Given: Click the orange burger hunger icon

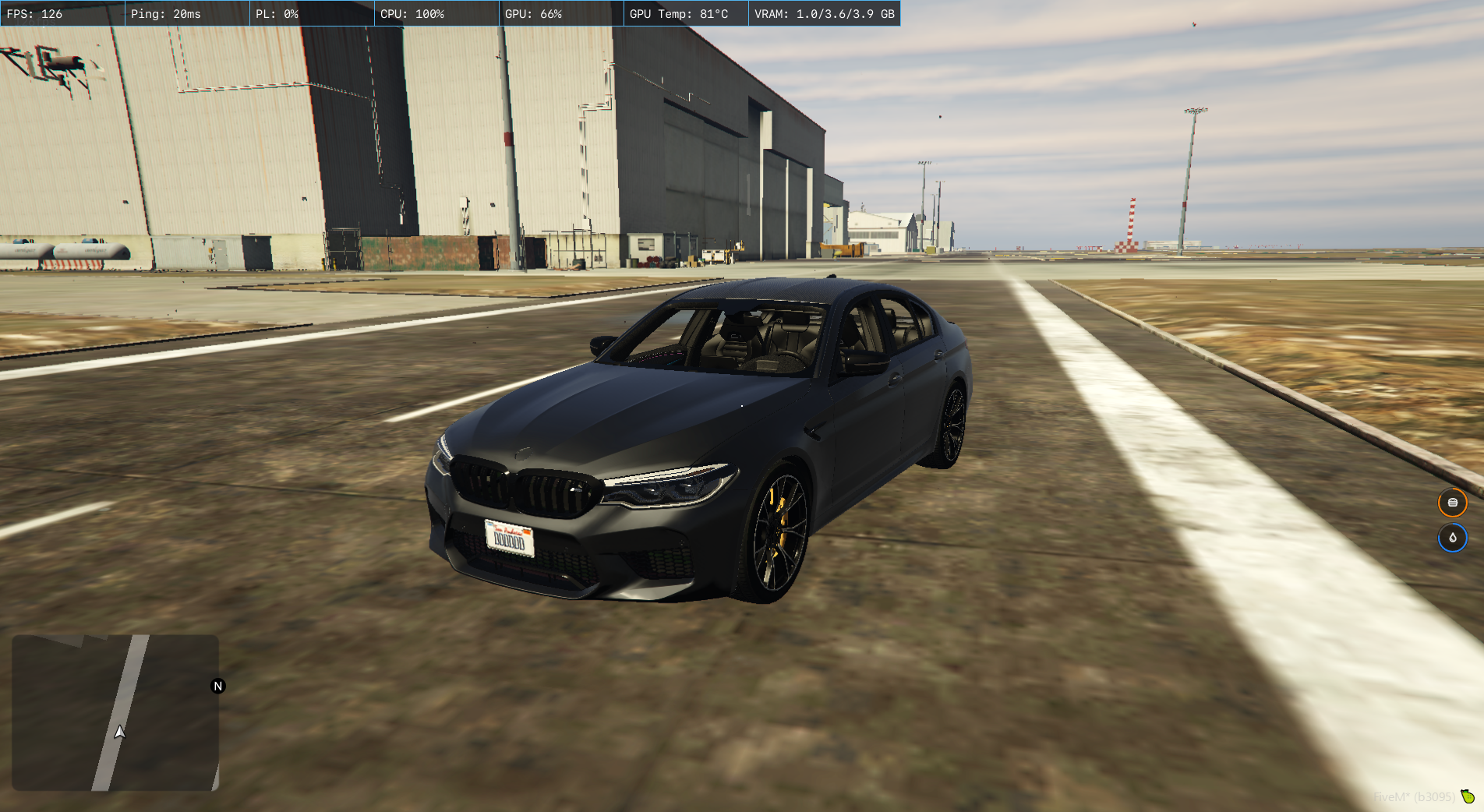Looking at the screenshot, I should [1452, 503].
